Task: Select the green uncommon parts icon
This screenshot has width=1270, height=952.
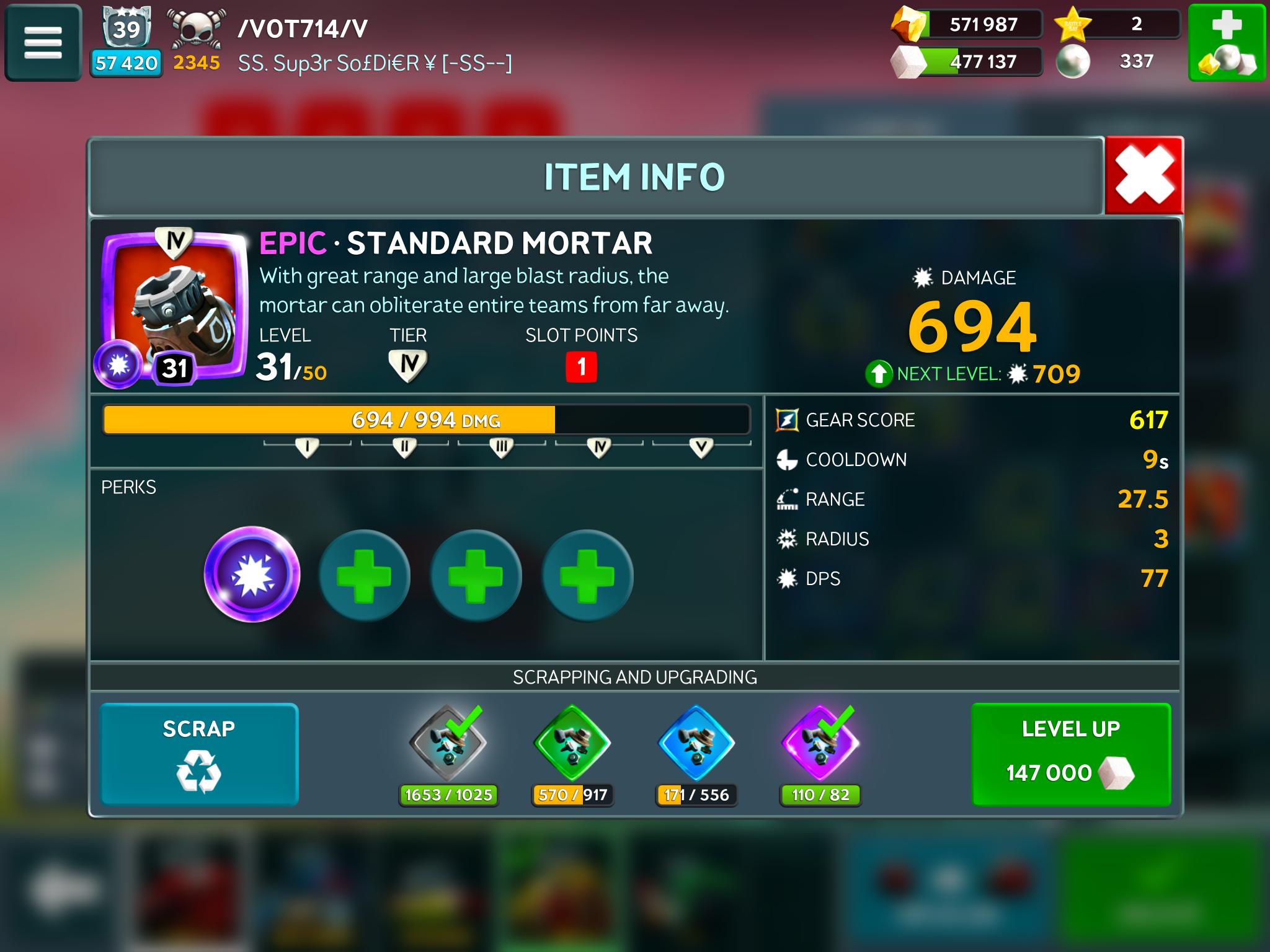Action: pos(572,744)
